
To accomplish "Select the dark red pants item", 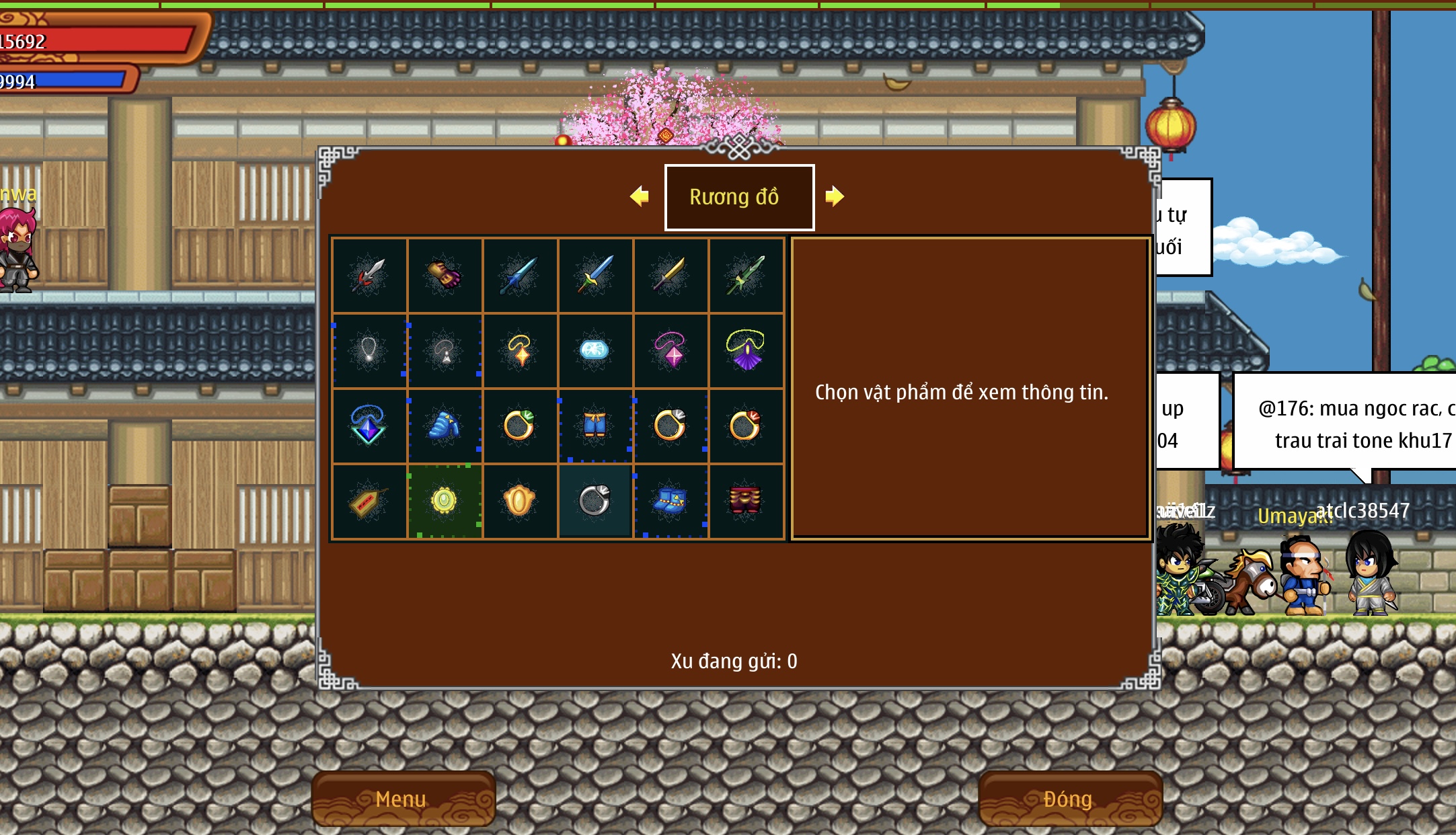I will [745, 501].
